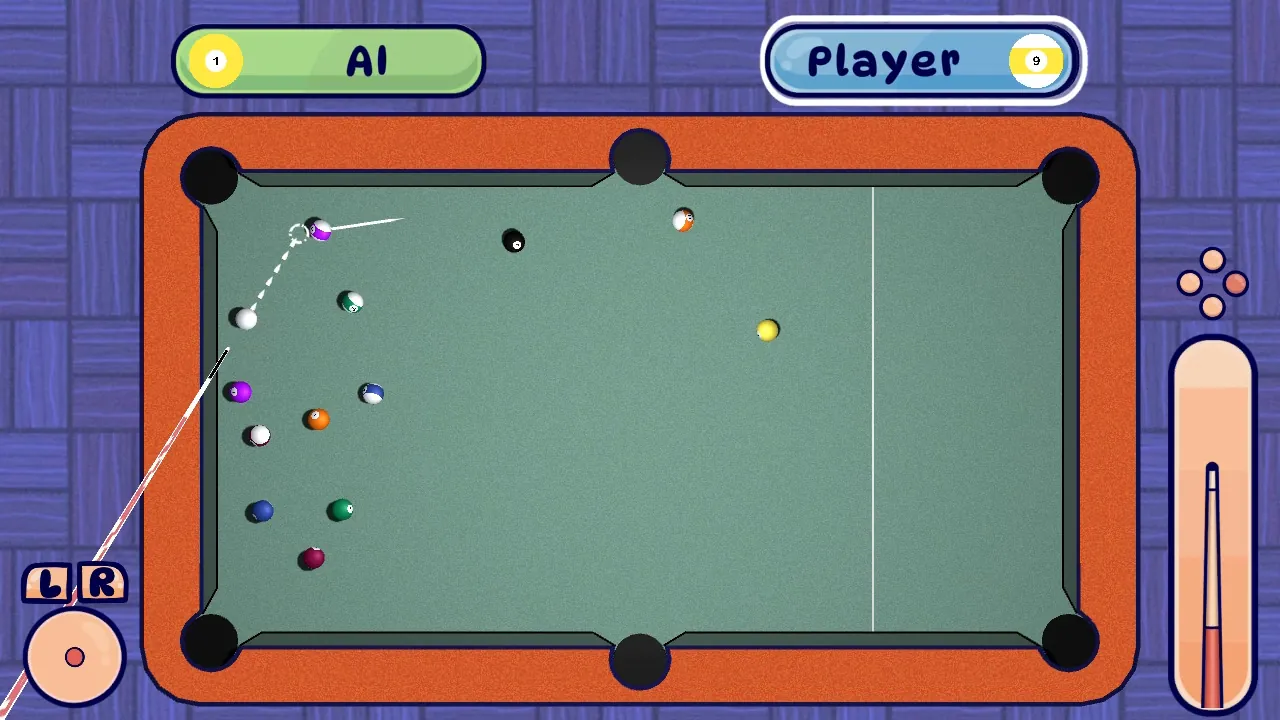1280x720 pixels.
Task: Click the blue striped 10-ball
Action: 372,393
